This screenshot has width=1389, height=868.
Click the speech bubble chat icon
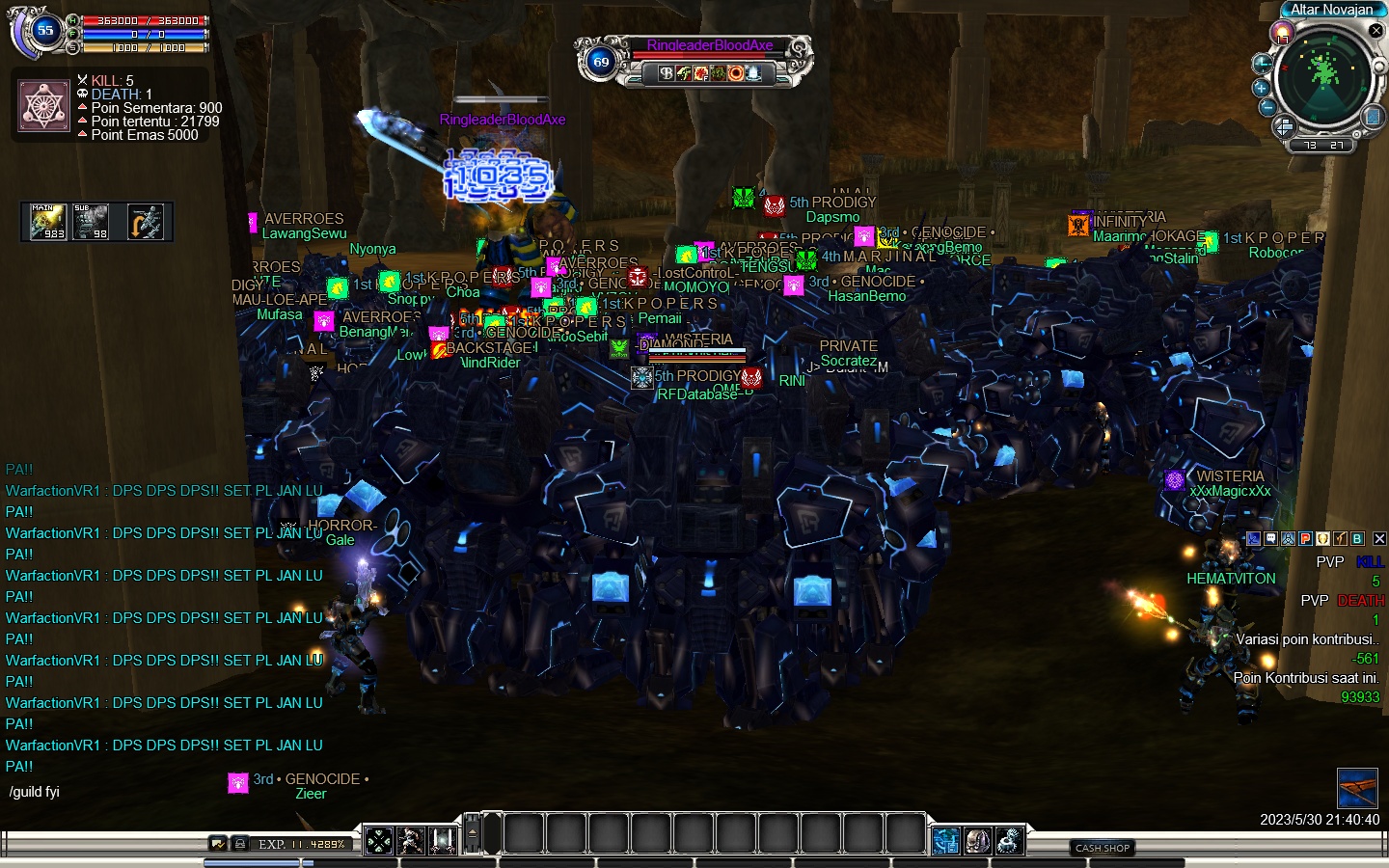click(x=1270, y=539)
